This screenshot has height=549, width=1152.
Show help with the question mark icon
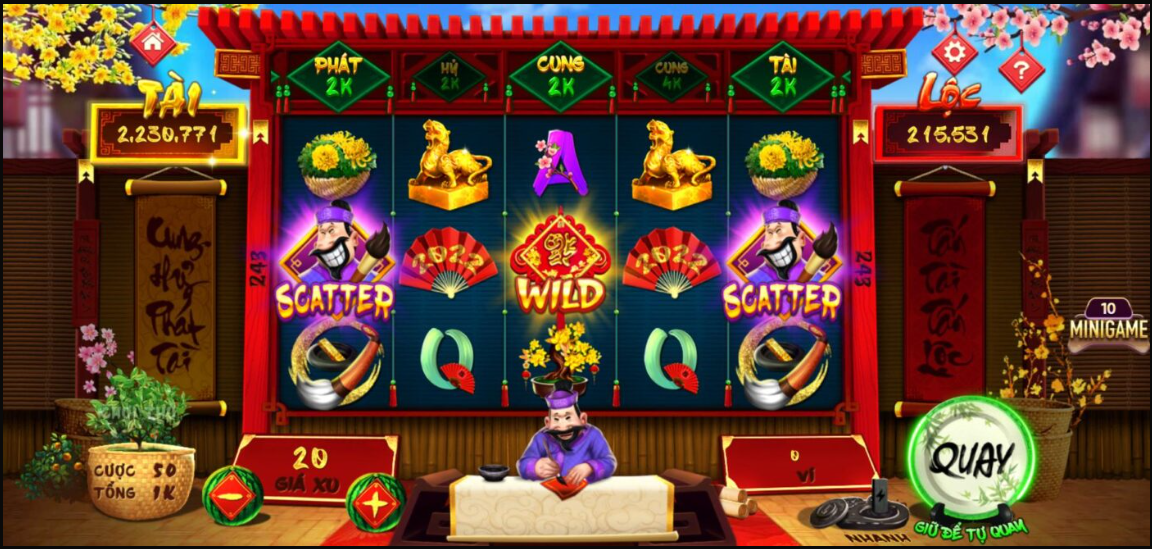(x=1020, y=69)
